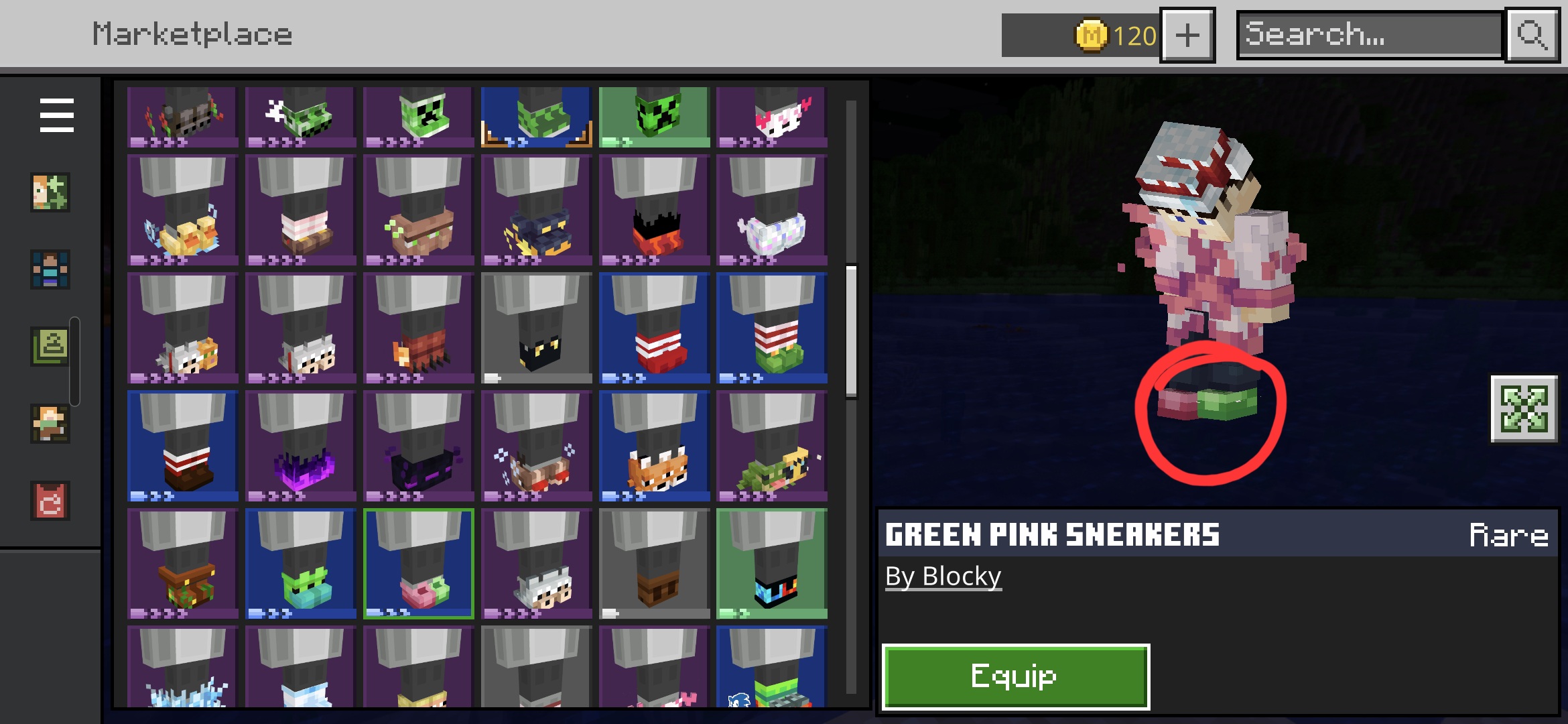The image size is (1568, 724).
Task: Open the By Blocky creator link
Action: 943,577
